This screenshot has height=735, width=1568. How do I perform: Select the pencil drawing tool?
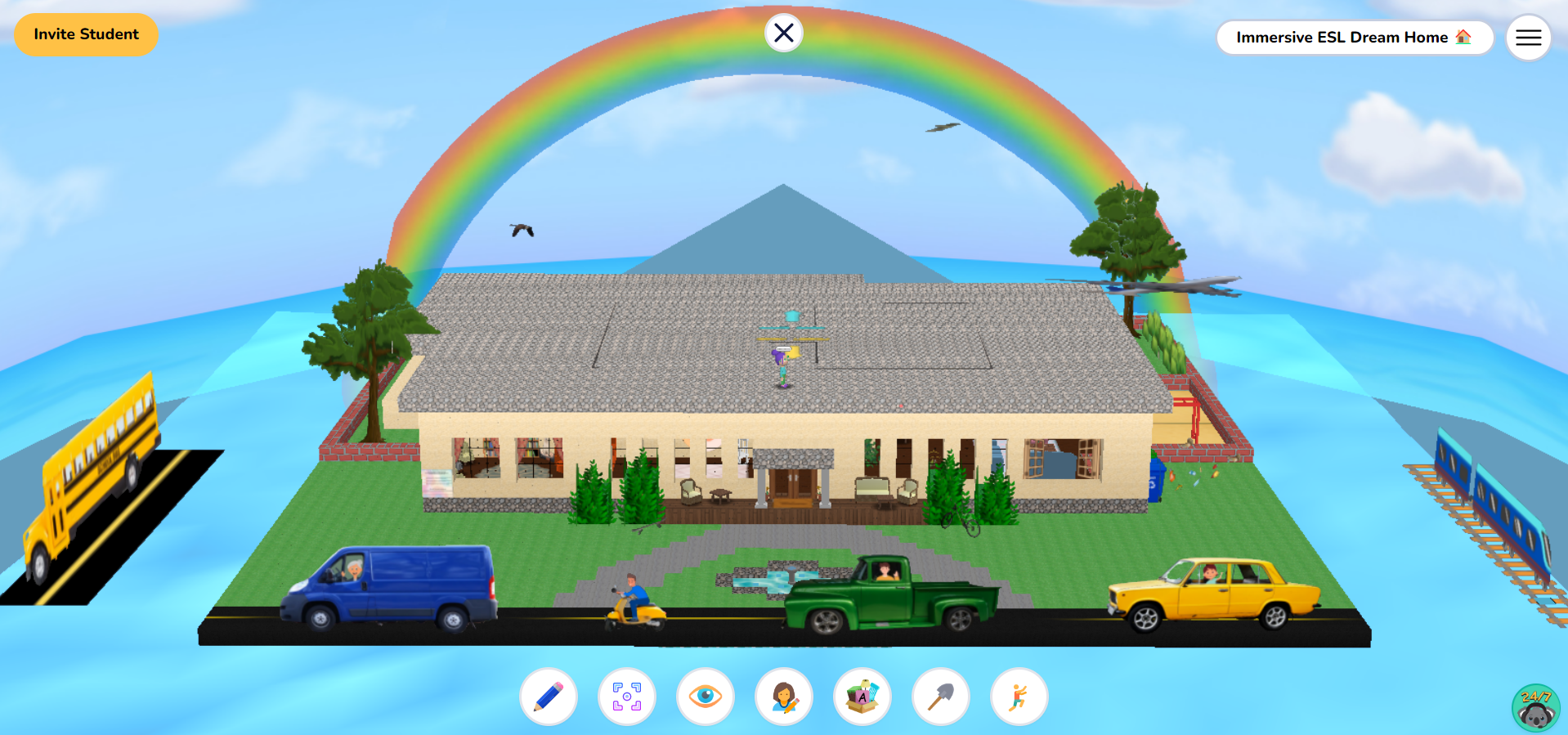pyautogui.click(x=549, y=696)
